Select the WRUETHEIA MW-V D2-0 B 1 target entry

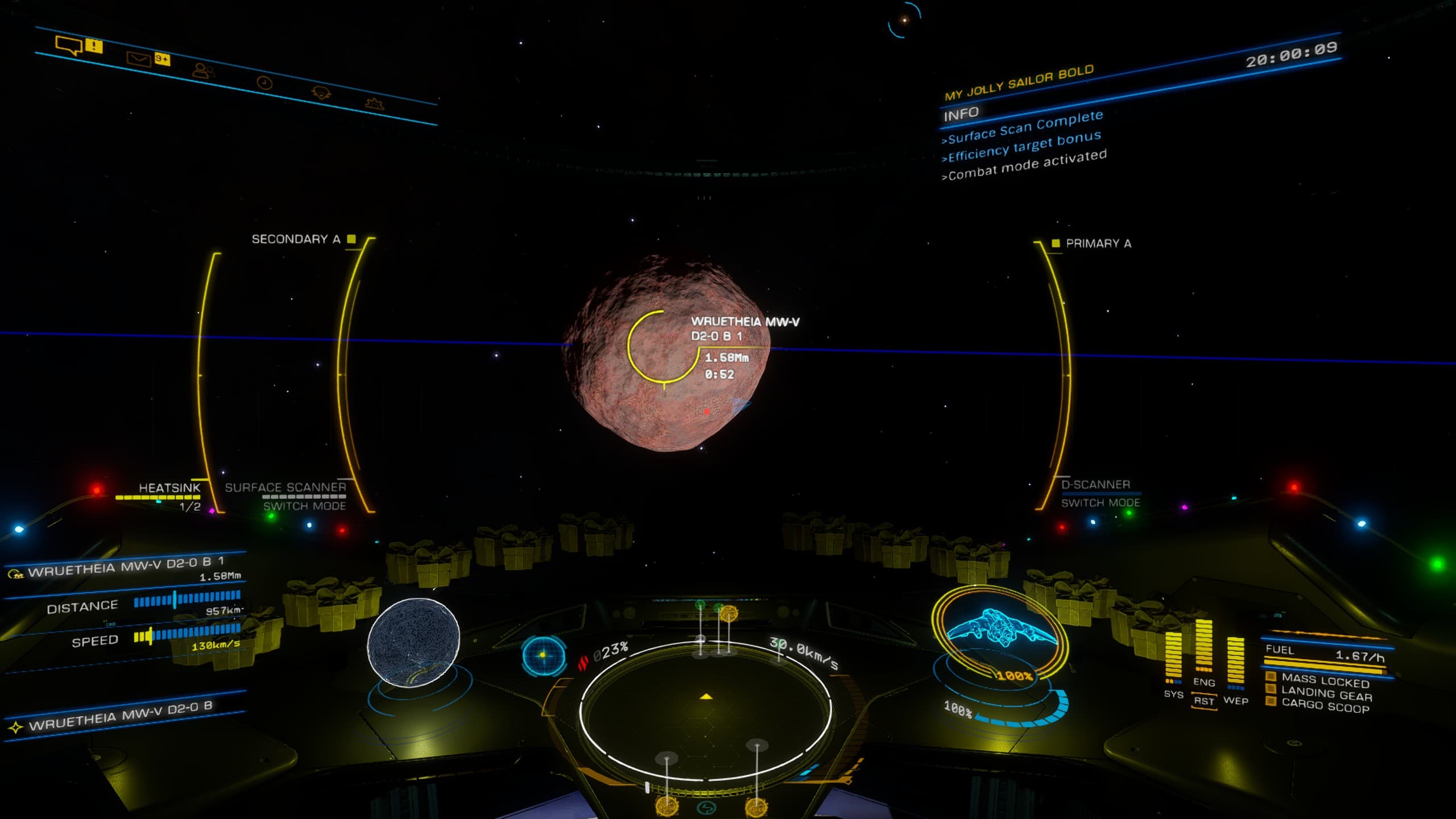pyautogui.click(x=125, y=566)
